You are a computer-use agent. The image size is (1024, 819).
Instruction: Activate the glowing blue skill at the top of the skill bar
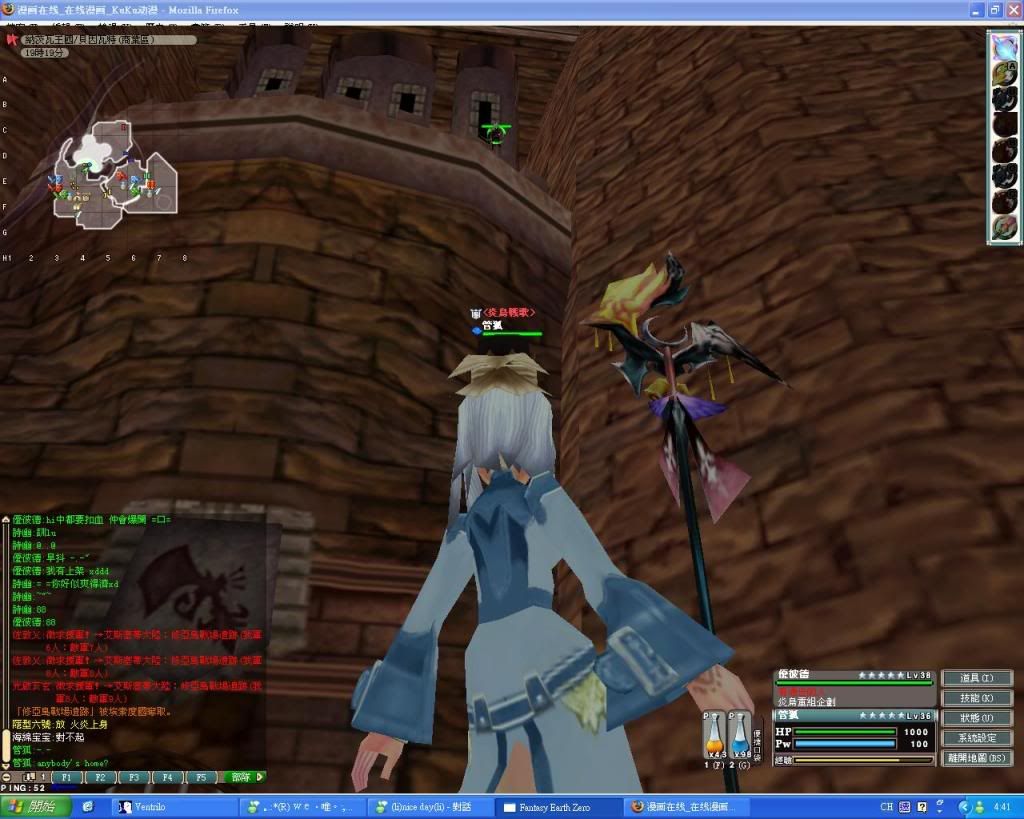[1003, 47]
